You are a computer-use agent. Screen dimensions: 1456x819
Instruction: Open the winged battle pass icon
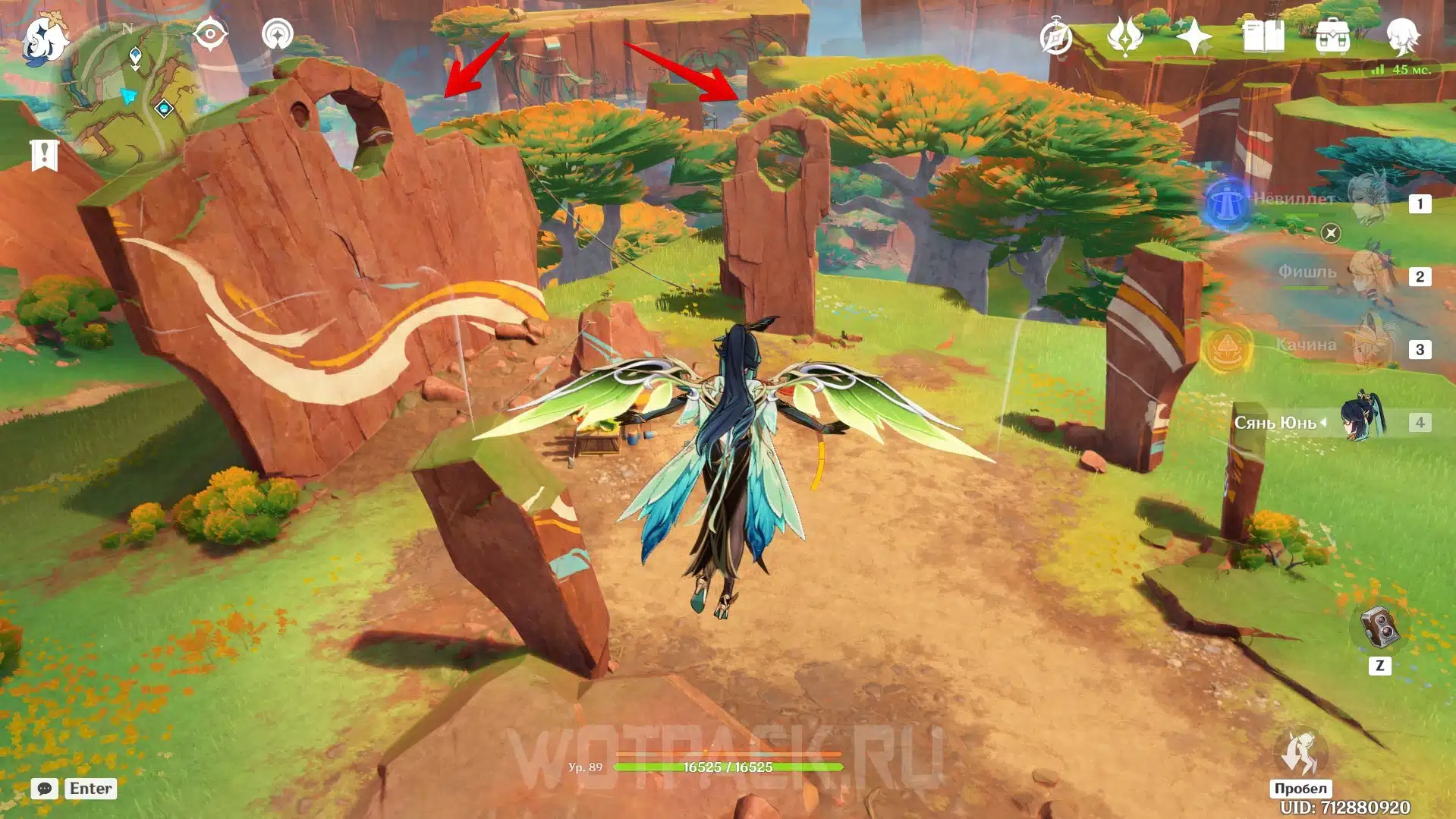coord(1124,36)
